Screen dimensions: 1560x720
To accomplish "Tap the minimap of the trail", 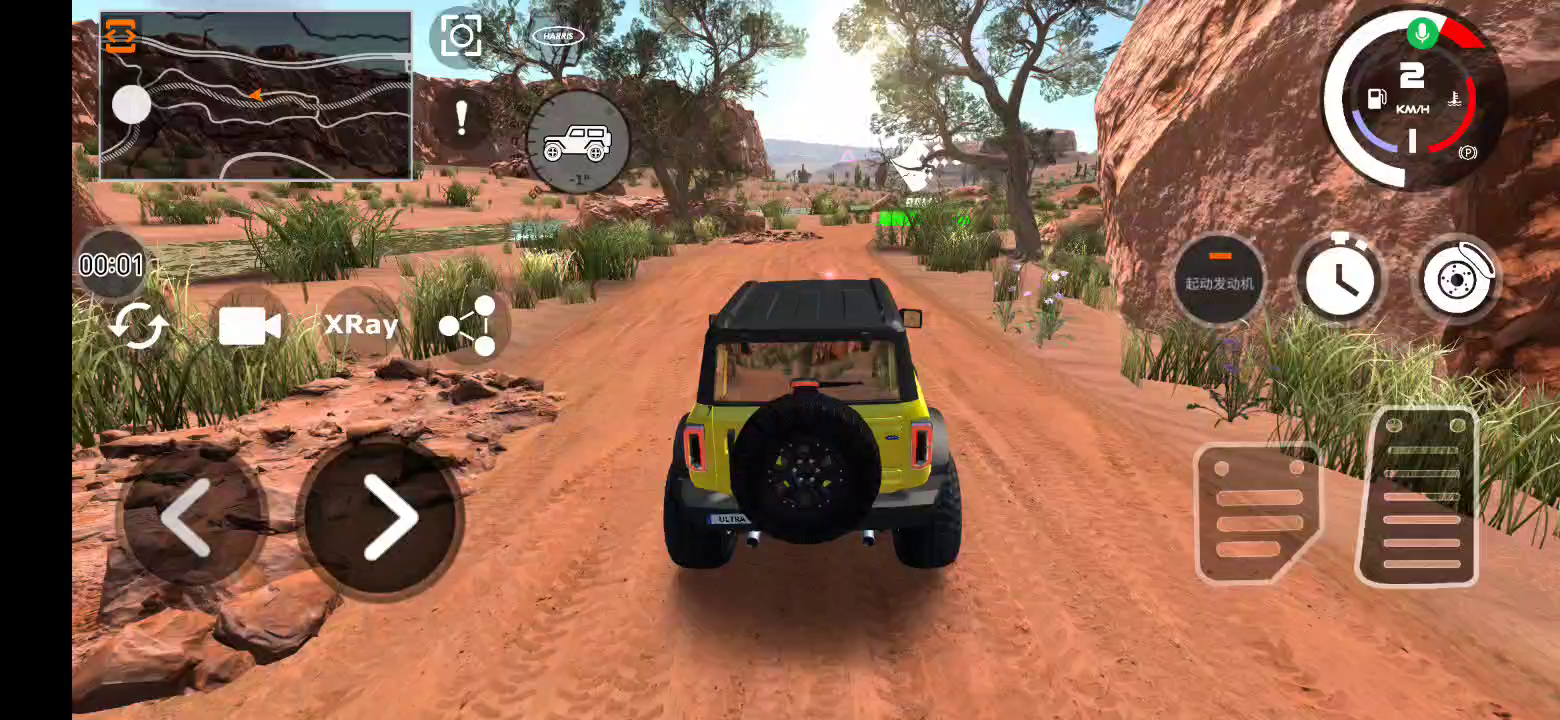I will coord(270,110).
